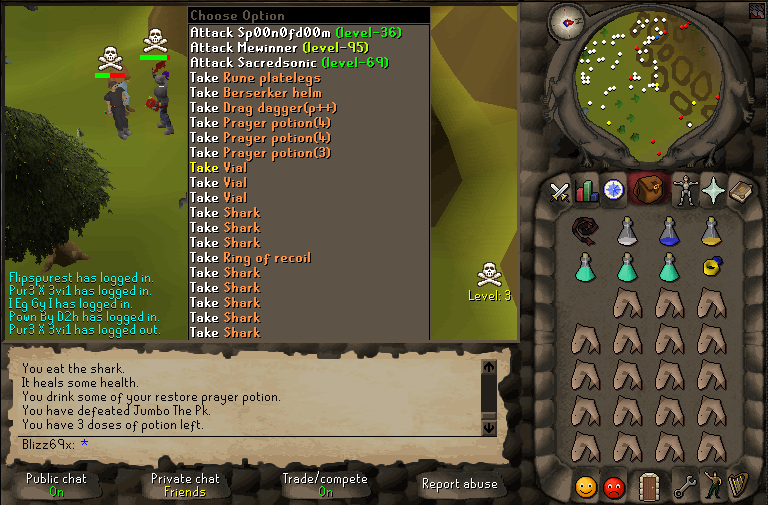The height and width of the screenshot is (505, 768).
Task: Open the magic spellbook tab
Action: 740,188
